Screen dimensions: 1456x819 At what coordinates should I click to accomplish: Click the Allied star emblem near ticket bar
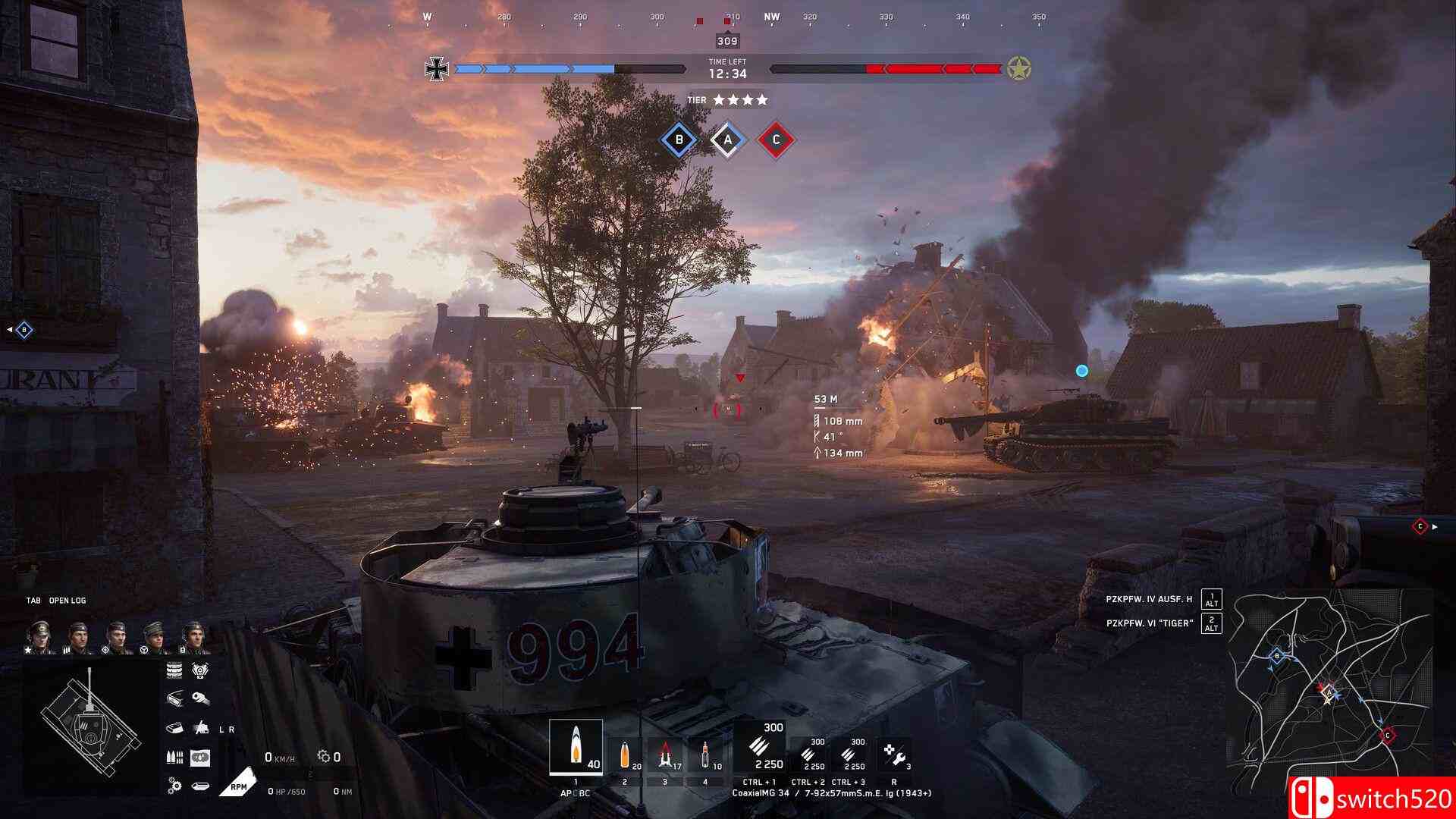(x=1020, y=68)
